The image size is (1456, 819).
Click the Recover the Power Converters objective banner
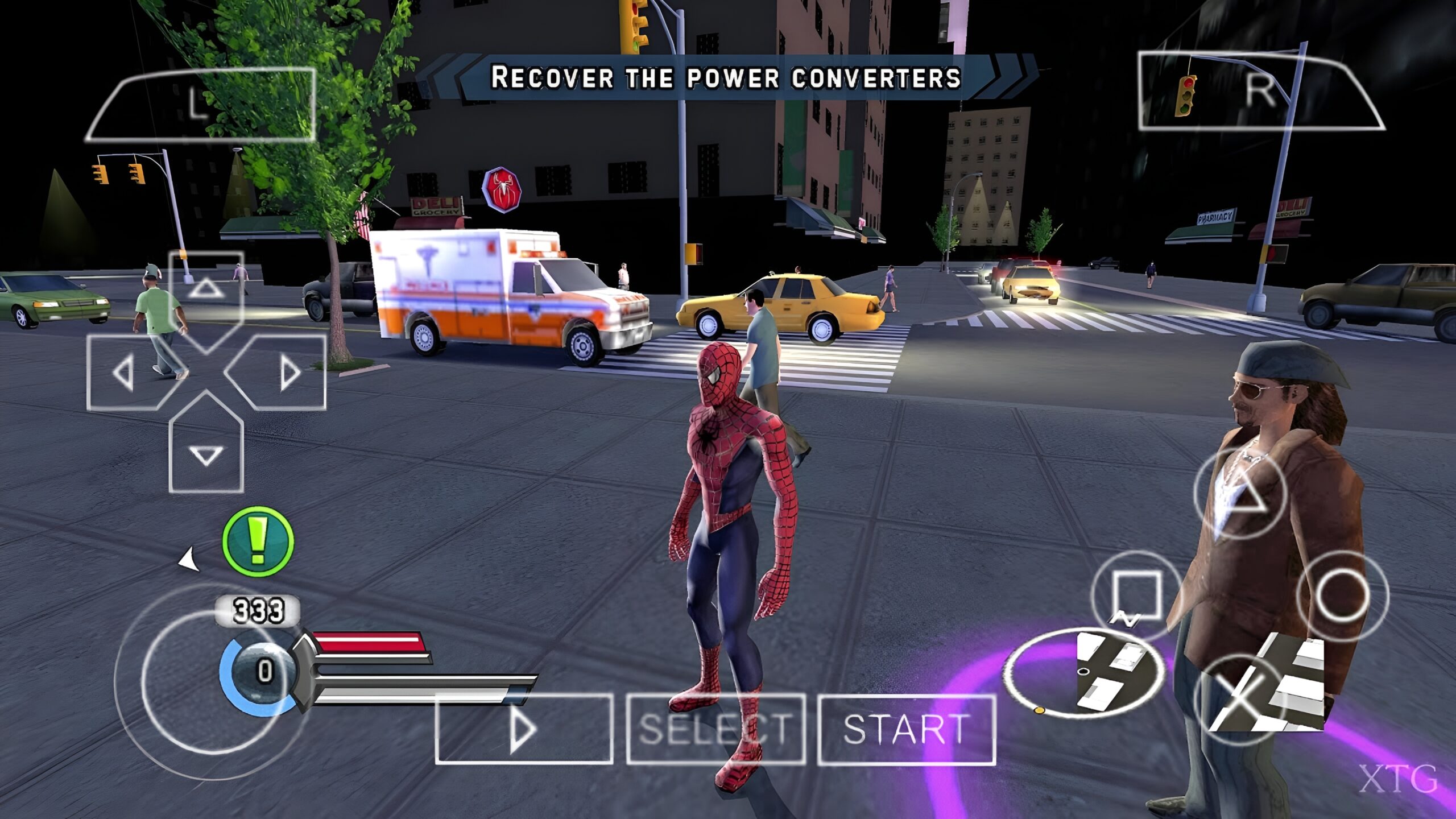726,78
